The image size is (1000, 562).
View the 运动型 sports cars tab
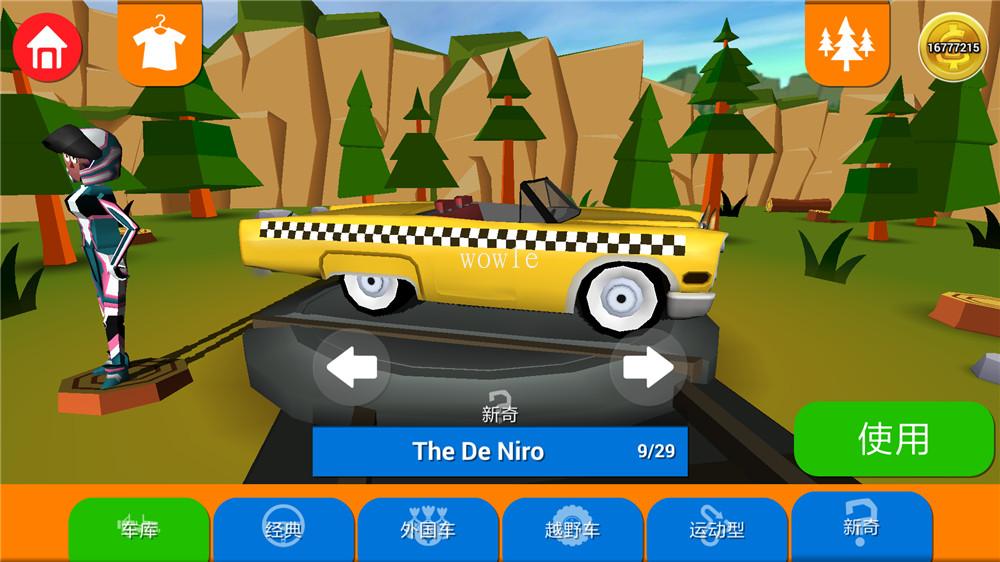point(717,529)
